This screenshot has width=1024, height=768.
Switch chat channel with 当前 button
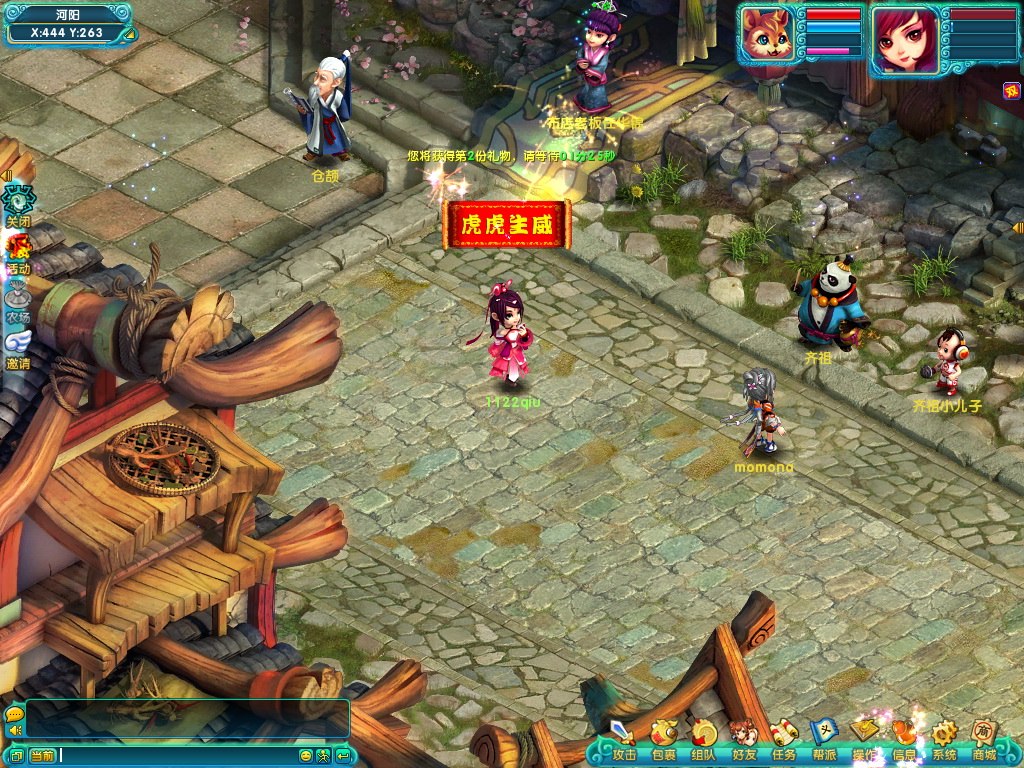42,755
